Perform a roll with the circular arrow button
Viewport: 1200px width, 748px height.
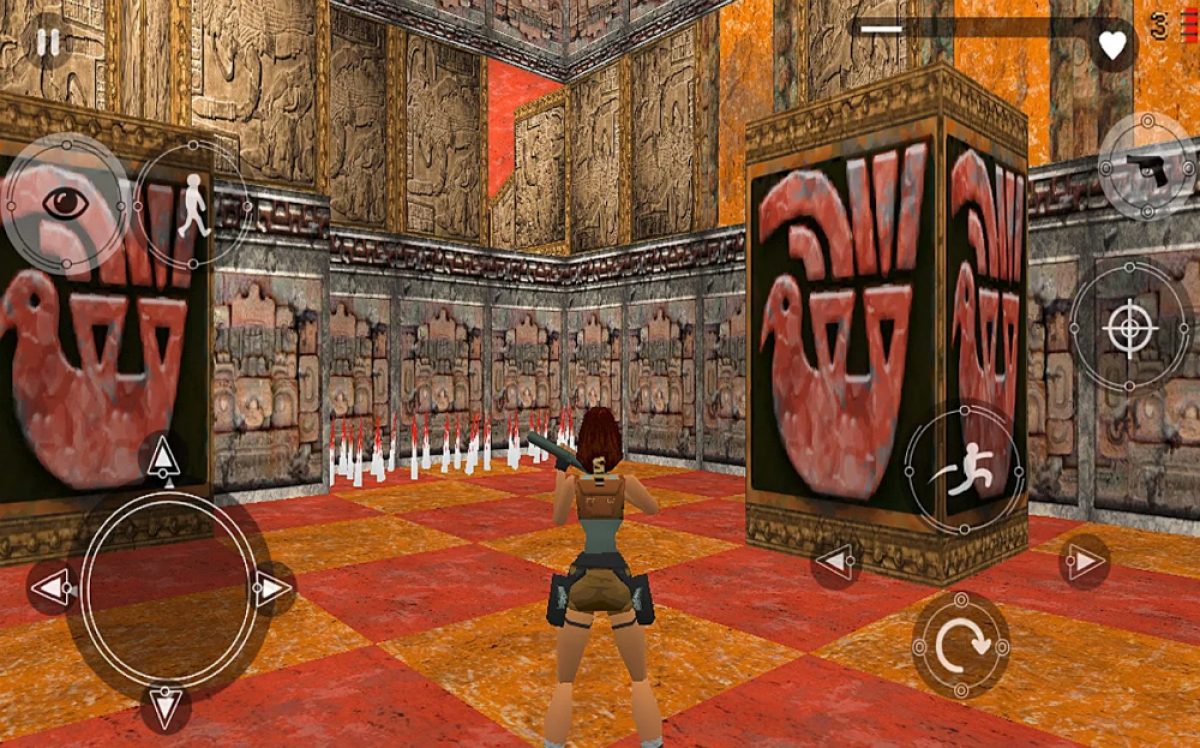tap(961, 645)
